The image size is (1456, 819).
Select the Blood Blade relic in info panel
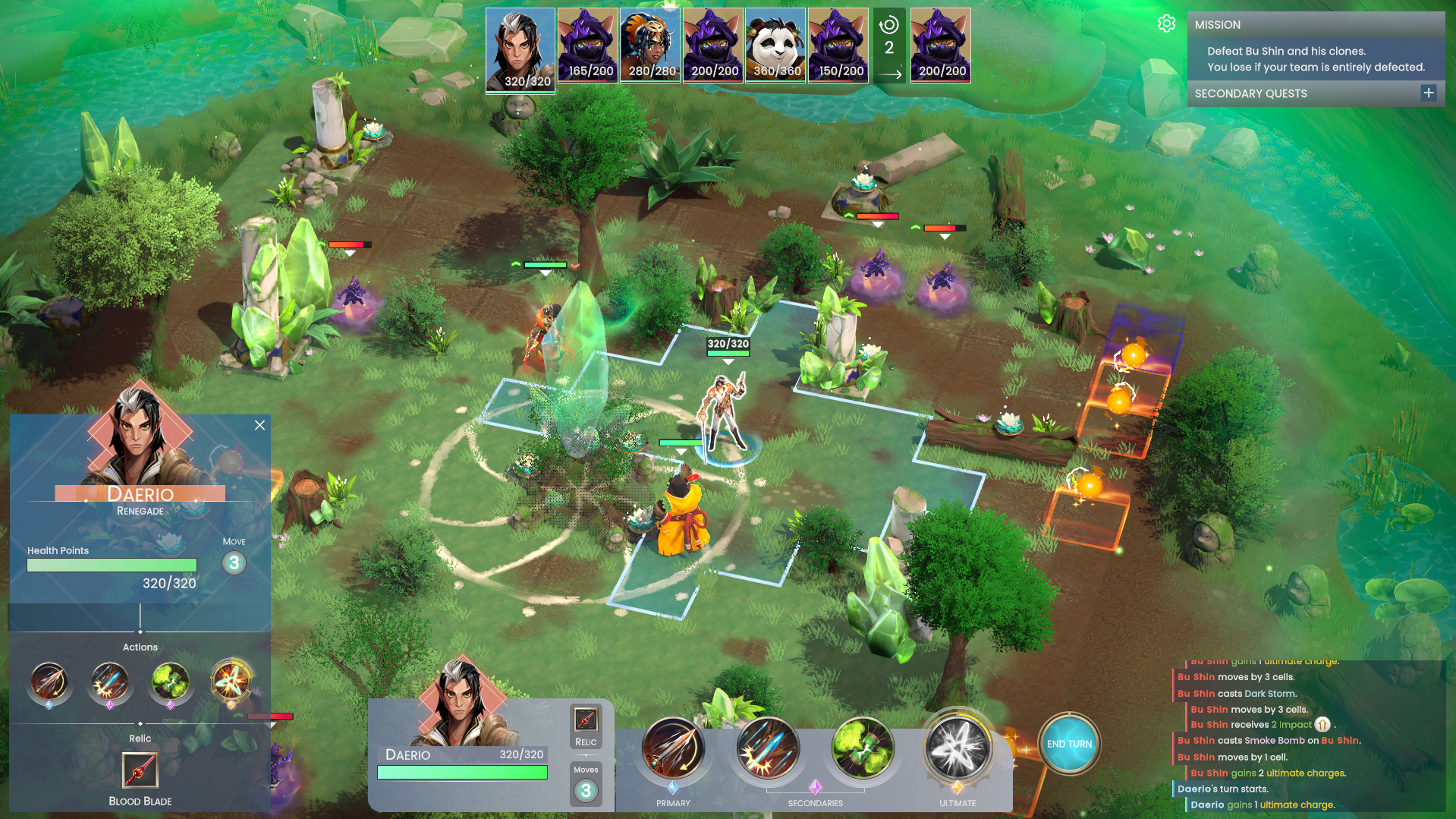(x=140, y=770)
